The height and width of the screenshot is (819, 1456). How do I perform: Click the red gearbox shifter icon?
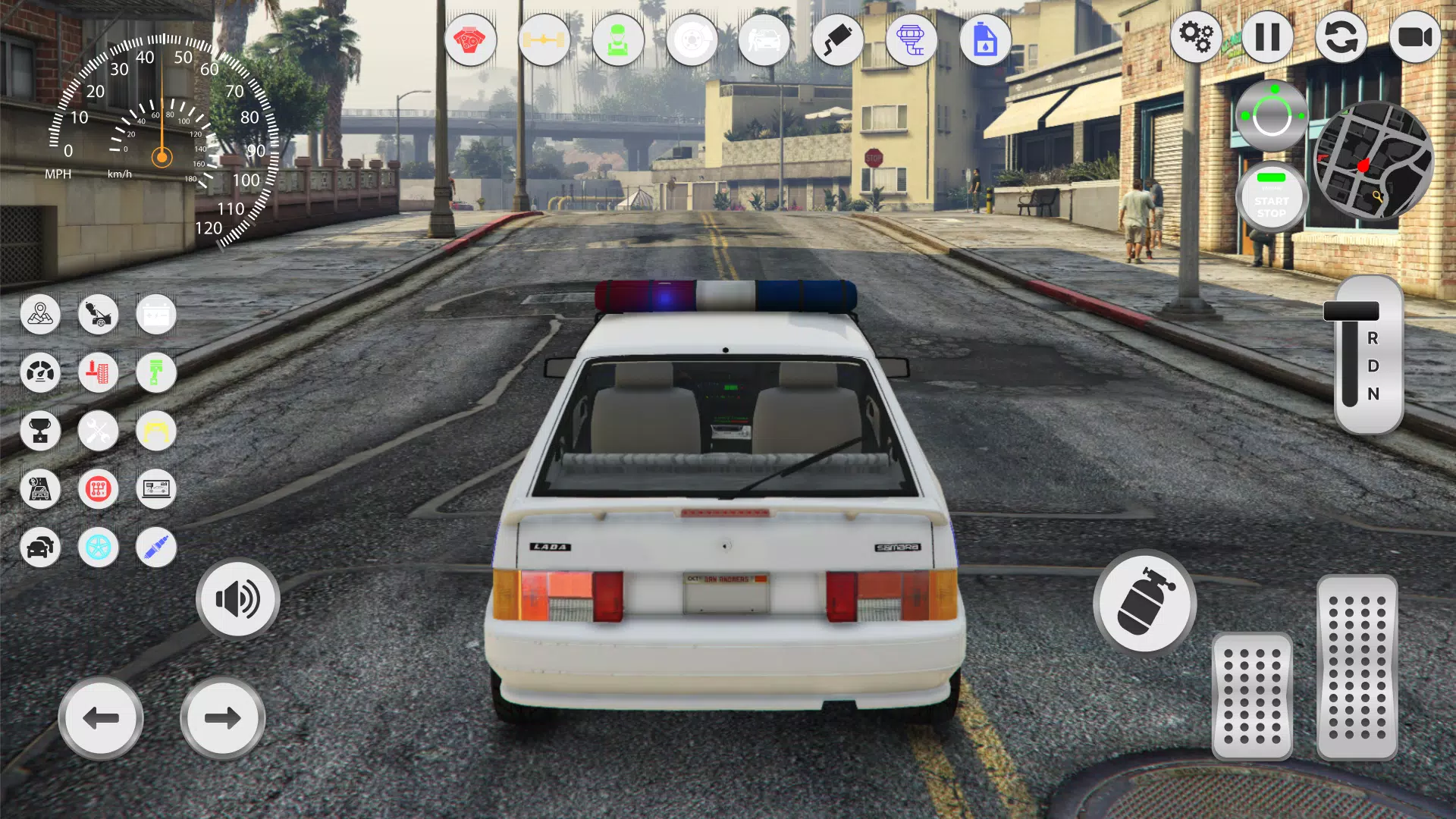[98, 489]
